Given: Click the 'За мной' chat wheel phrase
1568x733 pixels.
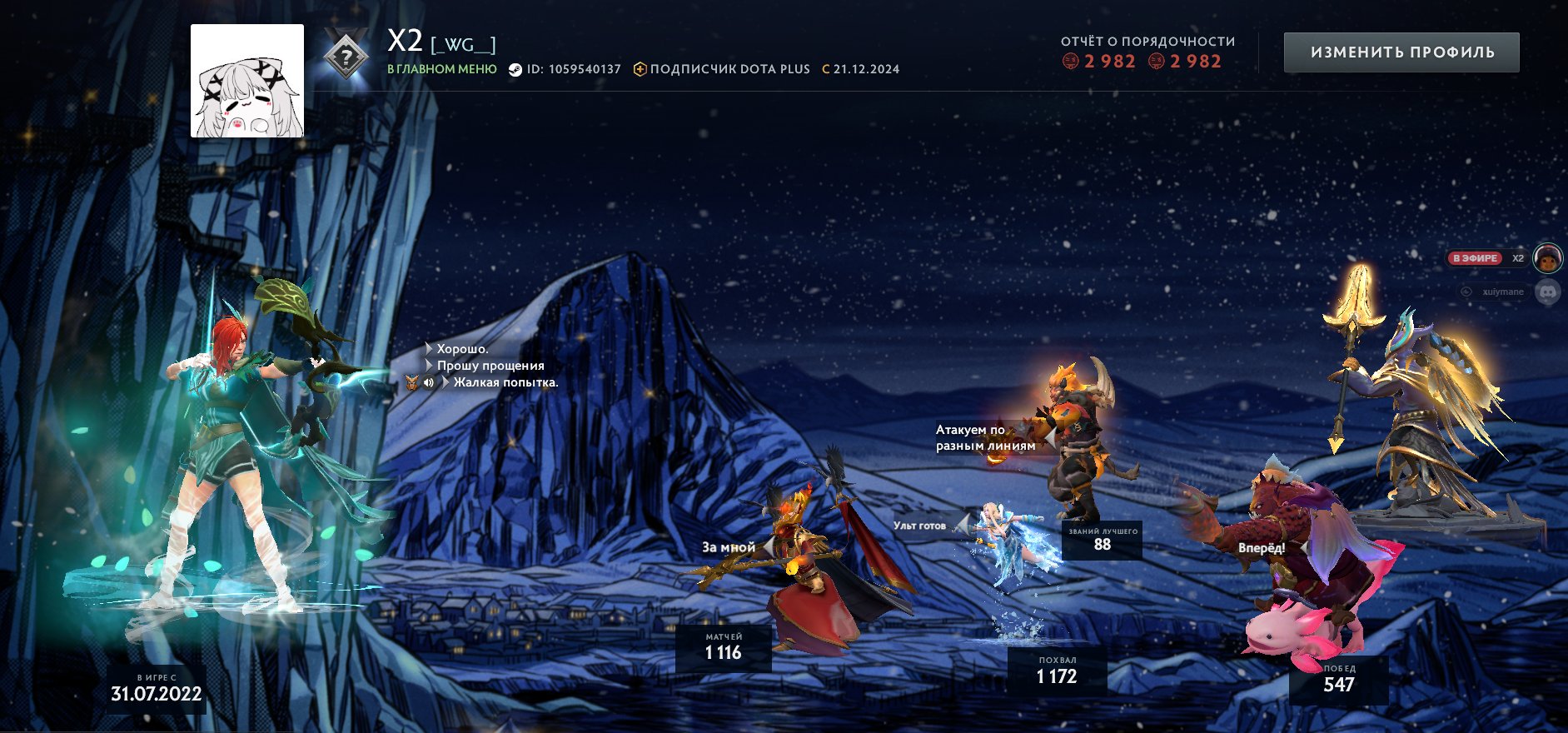Looking at the screenshot, I should 729,547.
